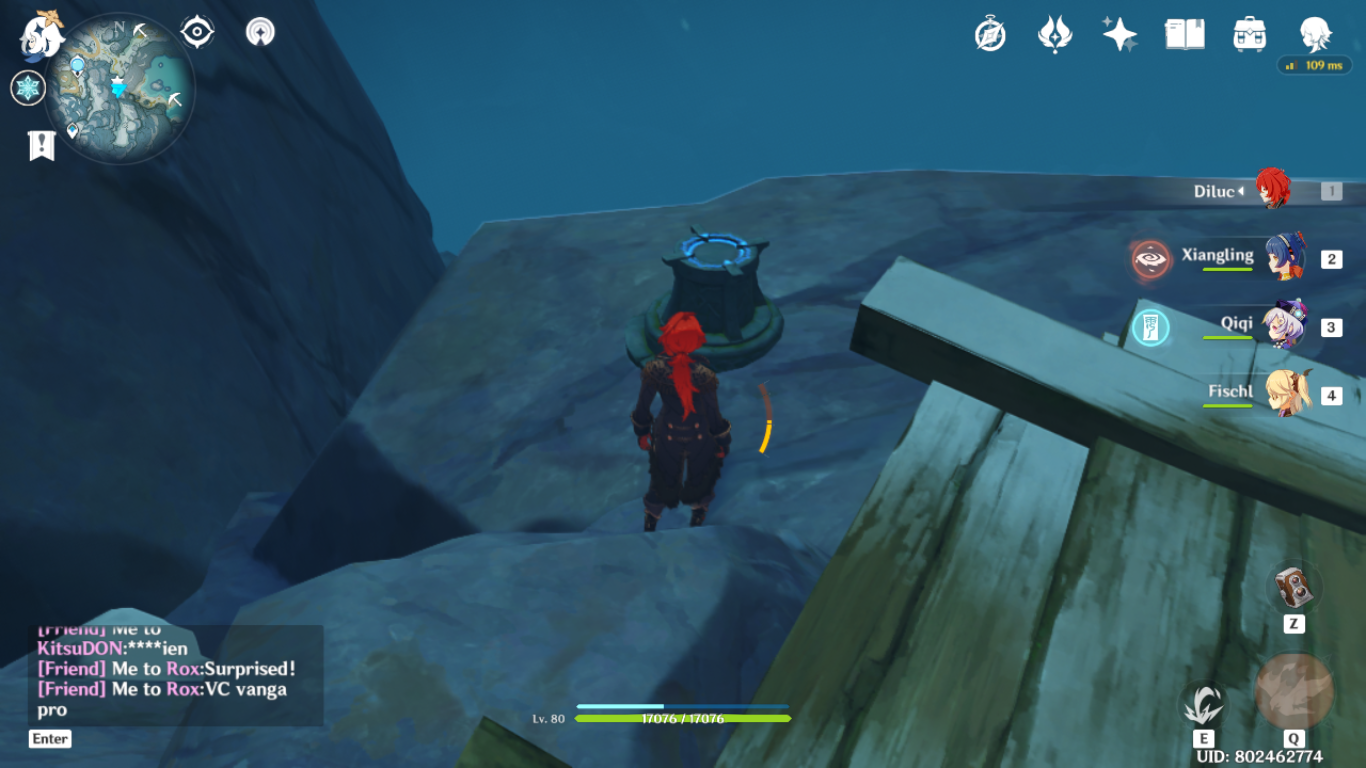Open the Wish star icon

pos(1119,35)
